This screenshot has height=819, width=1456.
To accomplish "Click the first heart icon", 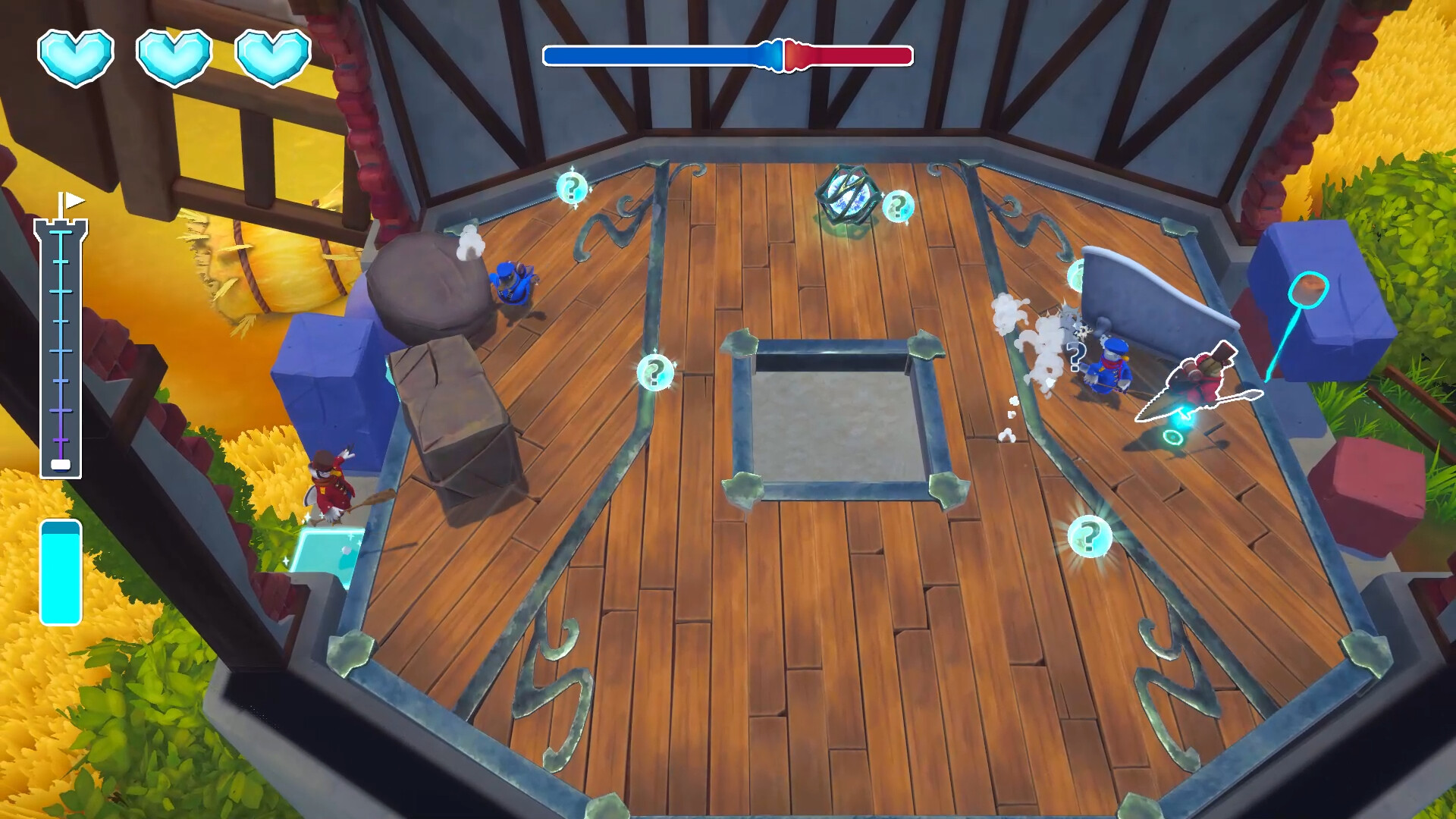I will 76,57.
